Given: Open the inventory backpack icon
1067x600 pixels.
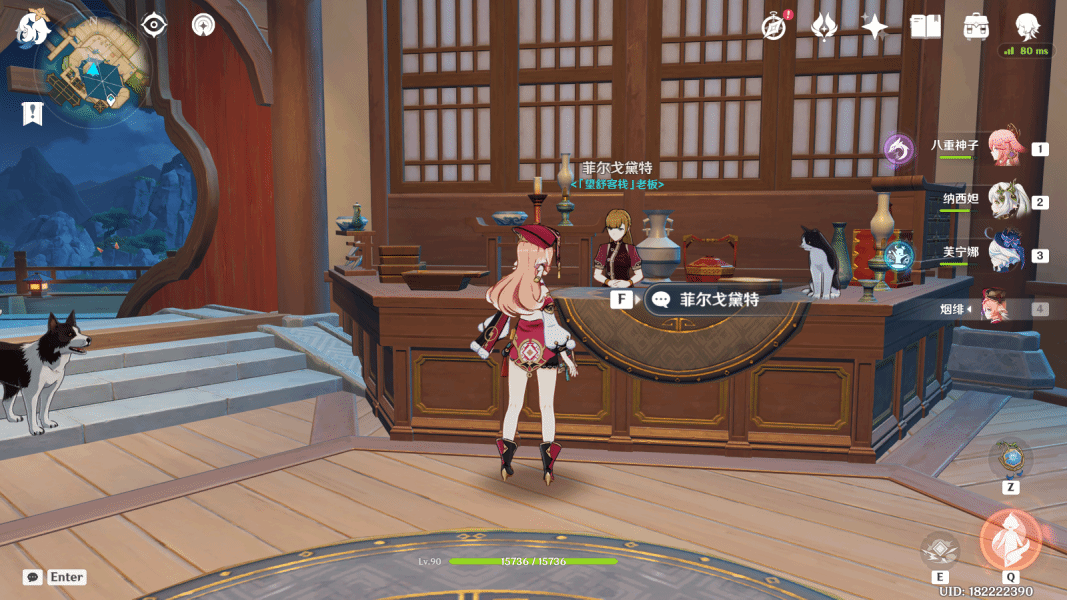Looking at the screenshot, I should (x=976, y=27).
